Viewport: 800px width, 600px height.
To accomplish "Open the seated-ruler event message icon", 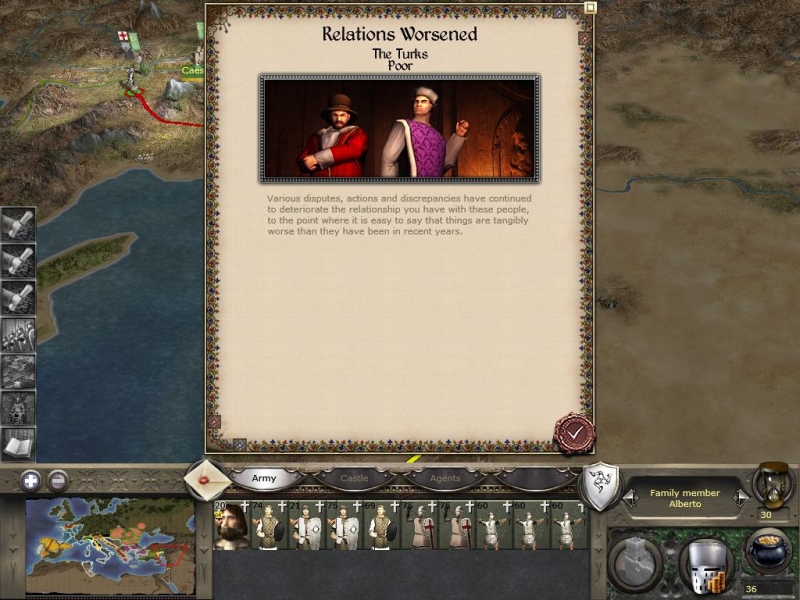I will click(x=18, y=406).
